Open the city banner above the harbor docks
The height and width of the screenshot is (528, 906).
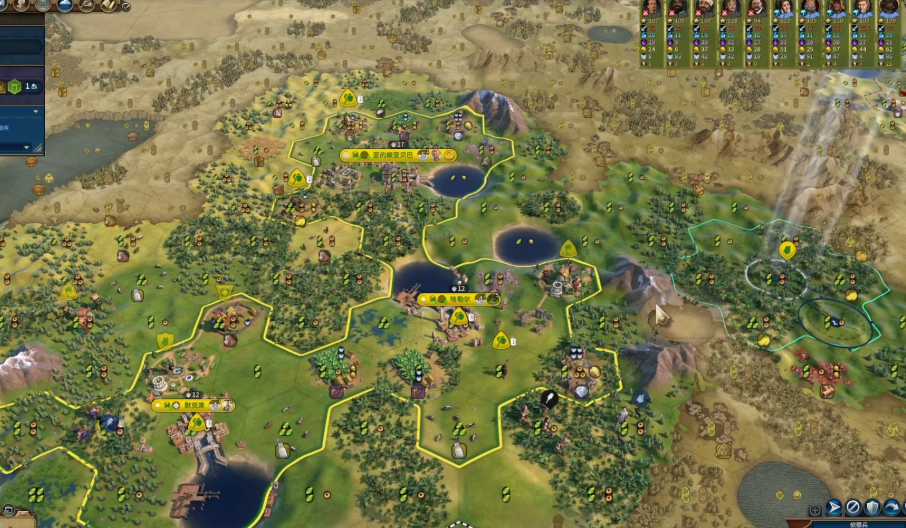tap(192, 405)
